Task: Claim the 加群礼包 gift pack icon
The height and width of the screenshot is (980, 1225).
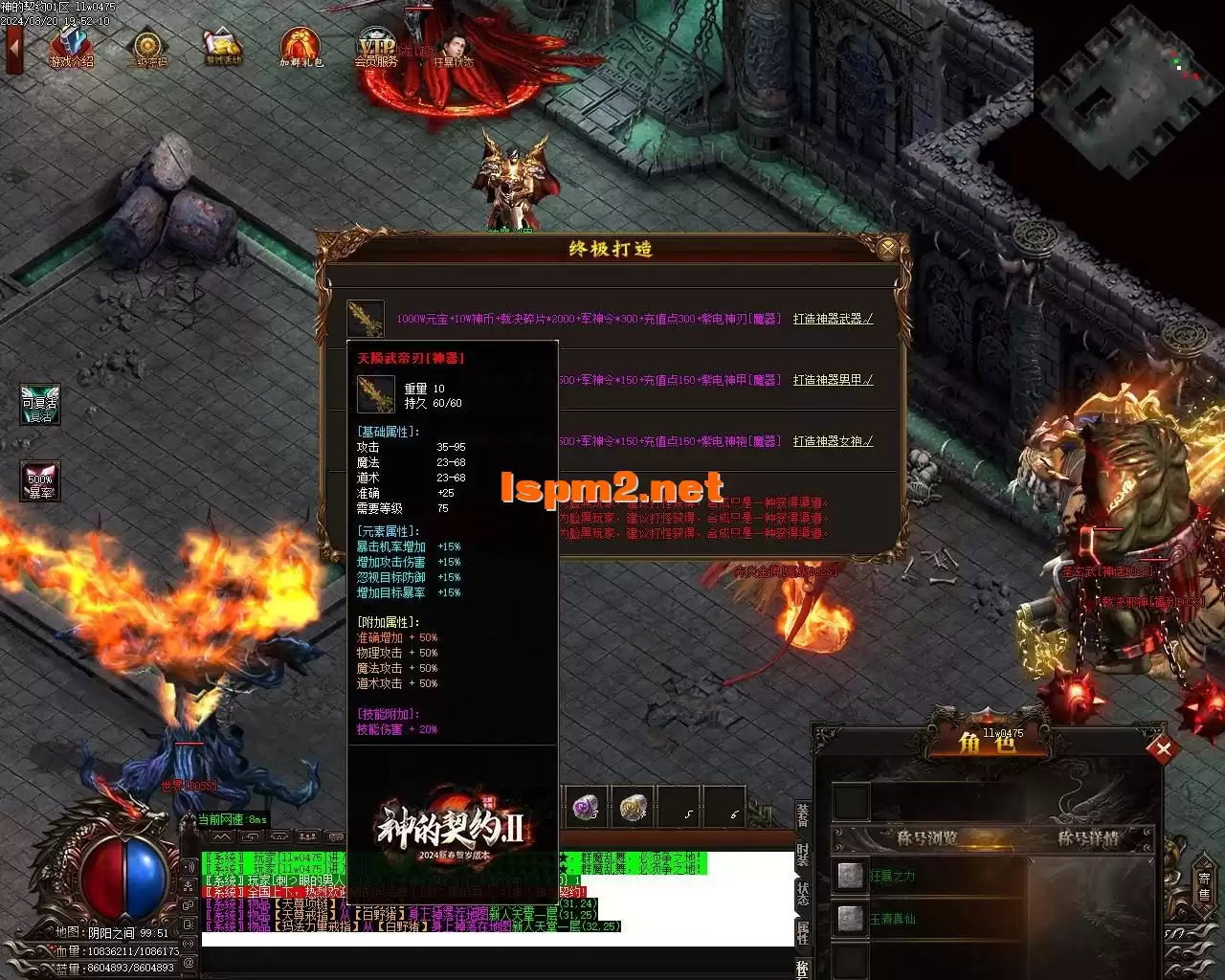Action: (x=301, y=48)
